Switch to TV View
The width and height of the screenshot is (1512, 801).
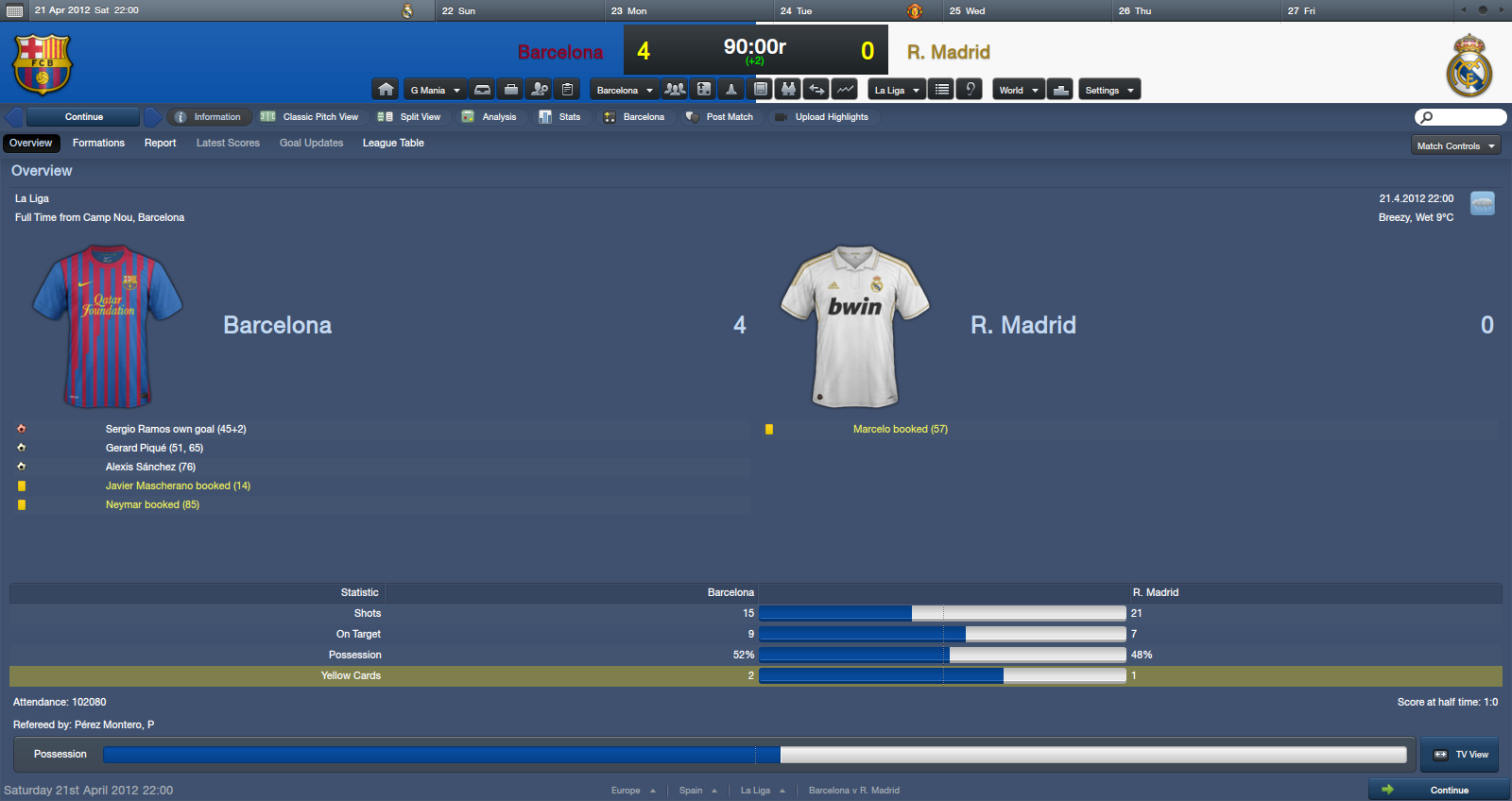pyautogui.click(x=1461, y=755)
